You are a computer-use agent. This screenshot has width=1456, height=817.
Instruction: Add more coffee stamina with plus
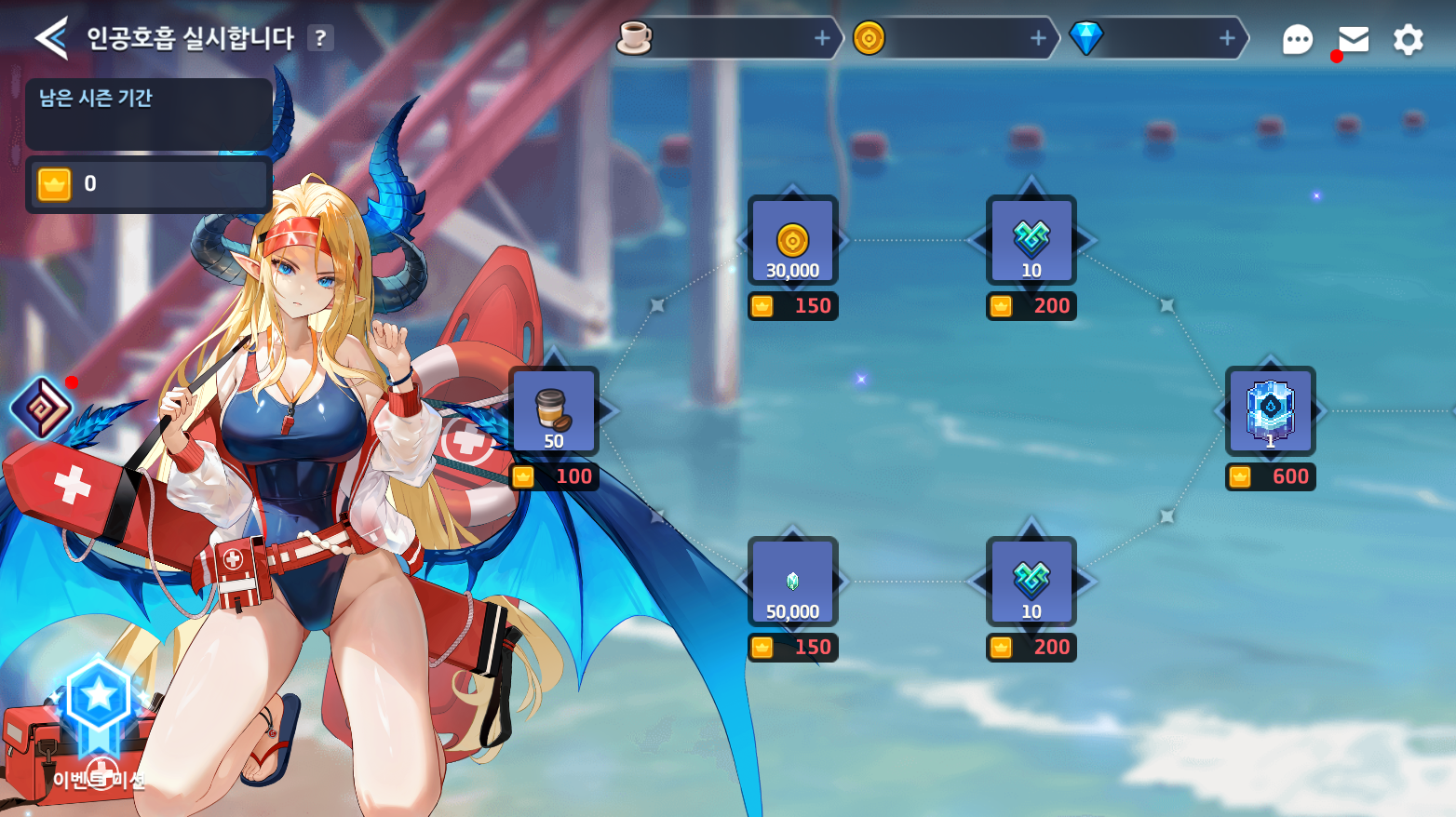822,38
